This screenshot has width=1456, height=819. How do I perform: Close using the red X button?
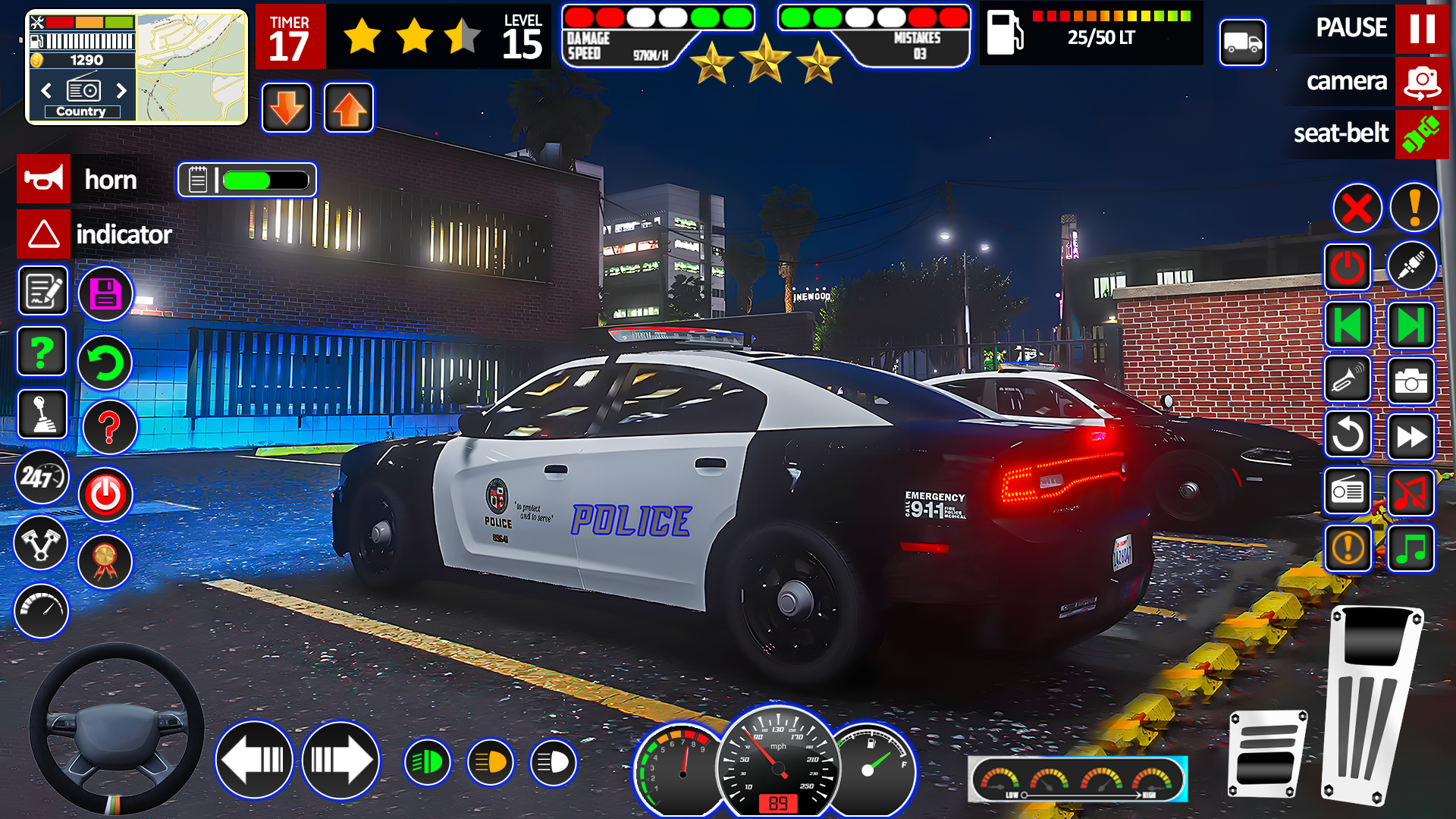click(x=1357, y=208)
